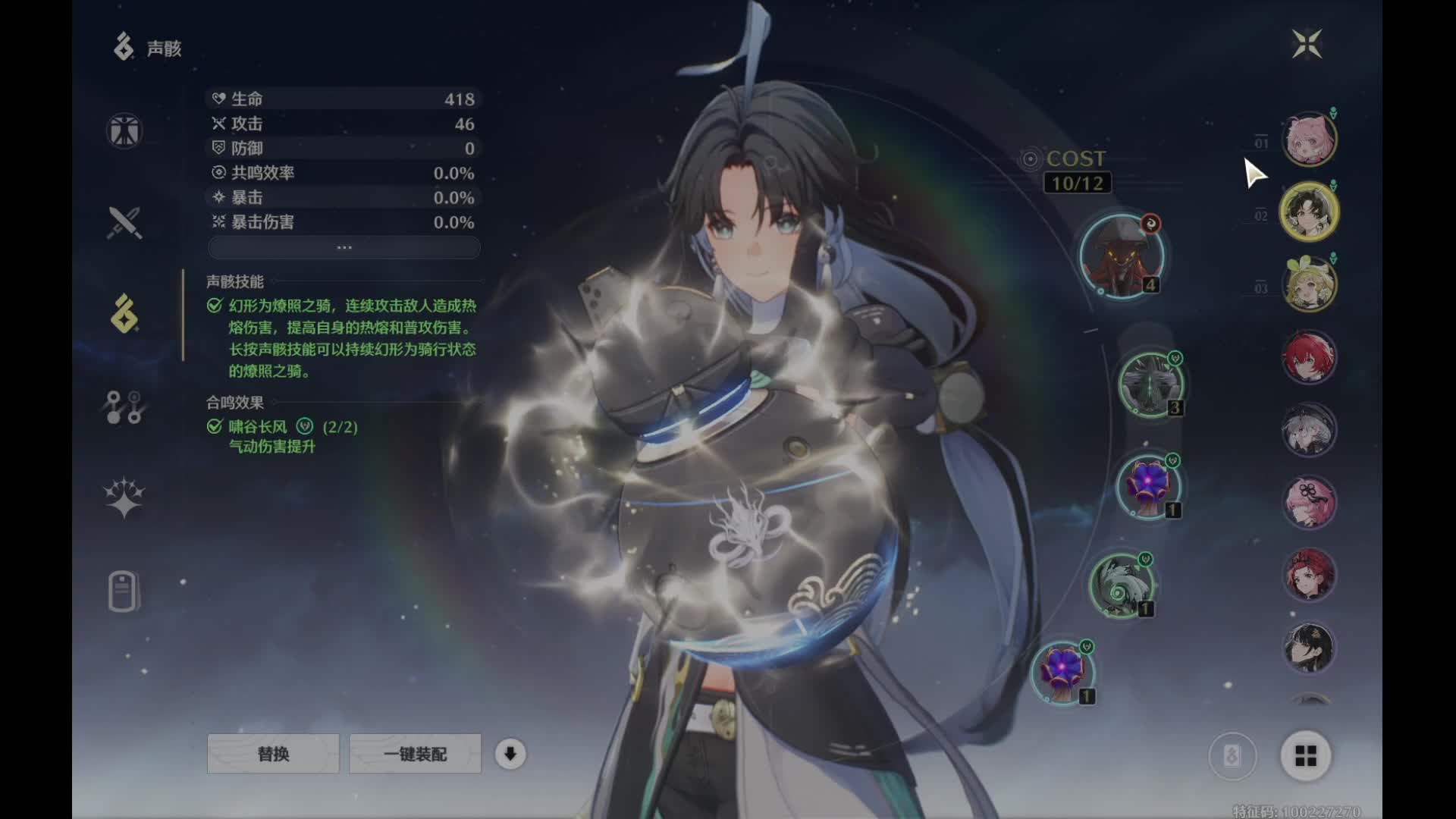The width and height of the screenshot is (1456, 819).
Task: Switch to the resonance chain star tab
Action: [x=124, y=498]
